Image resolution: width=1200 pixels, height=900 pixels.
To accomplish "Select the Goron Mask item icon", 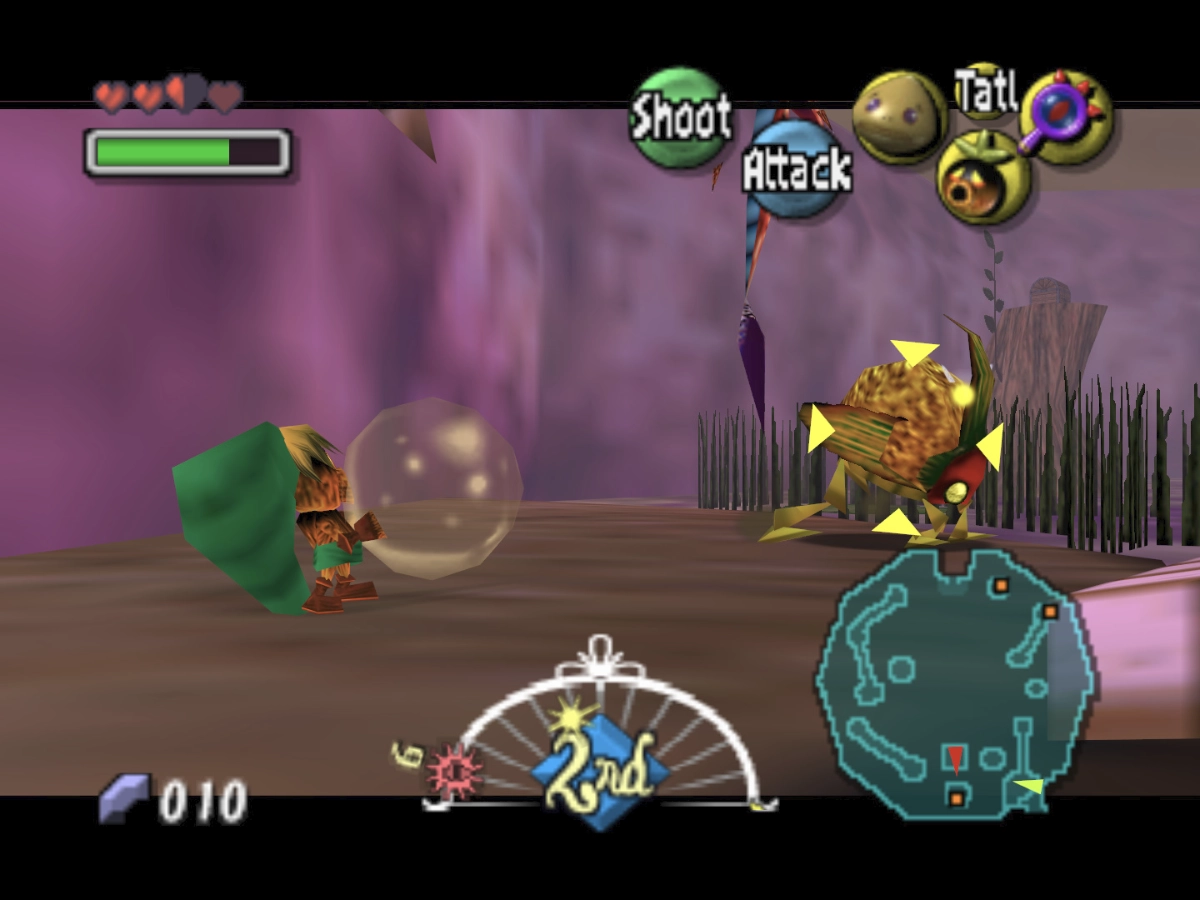I will (899, 117).
